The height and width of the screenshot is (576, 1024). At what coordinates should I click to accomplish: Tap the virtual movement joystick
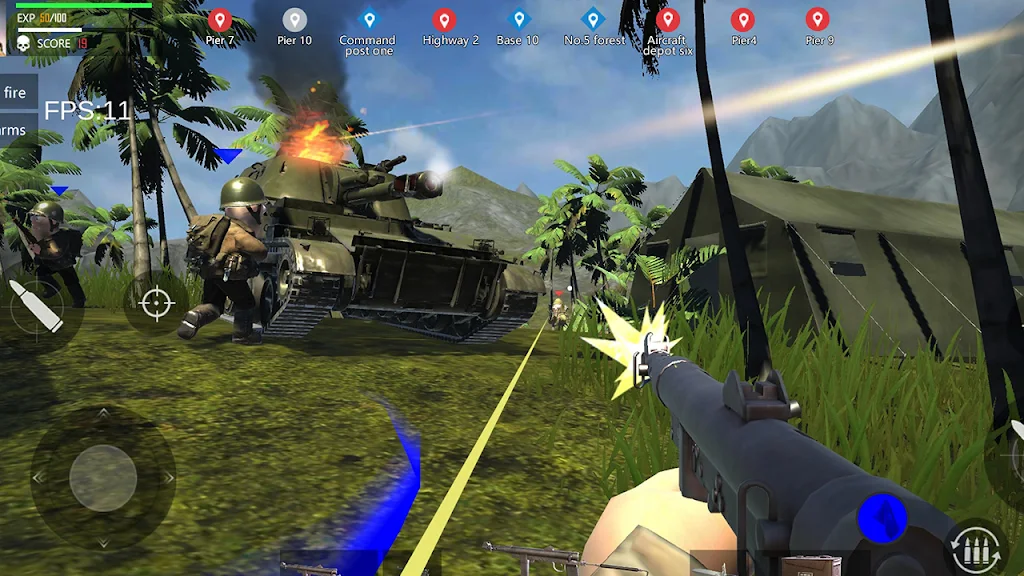click(x=103, y=478)
